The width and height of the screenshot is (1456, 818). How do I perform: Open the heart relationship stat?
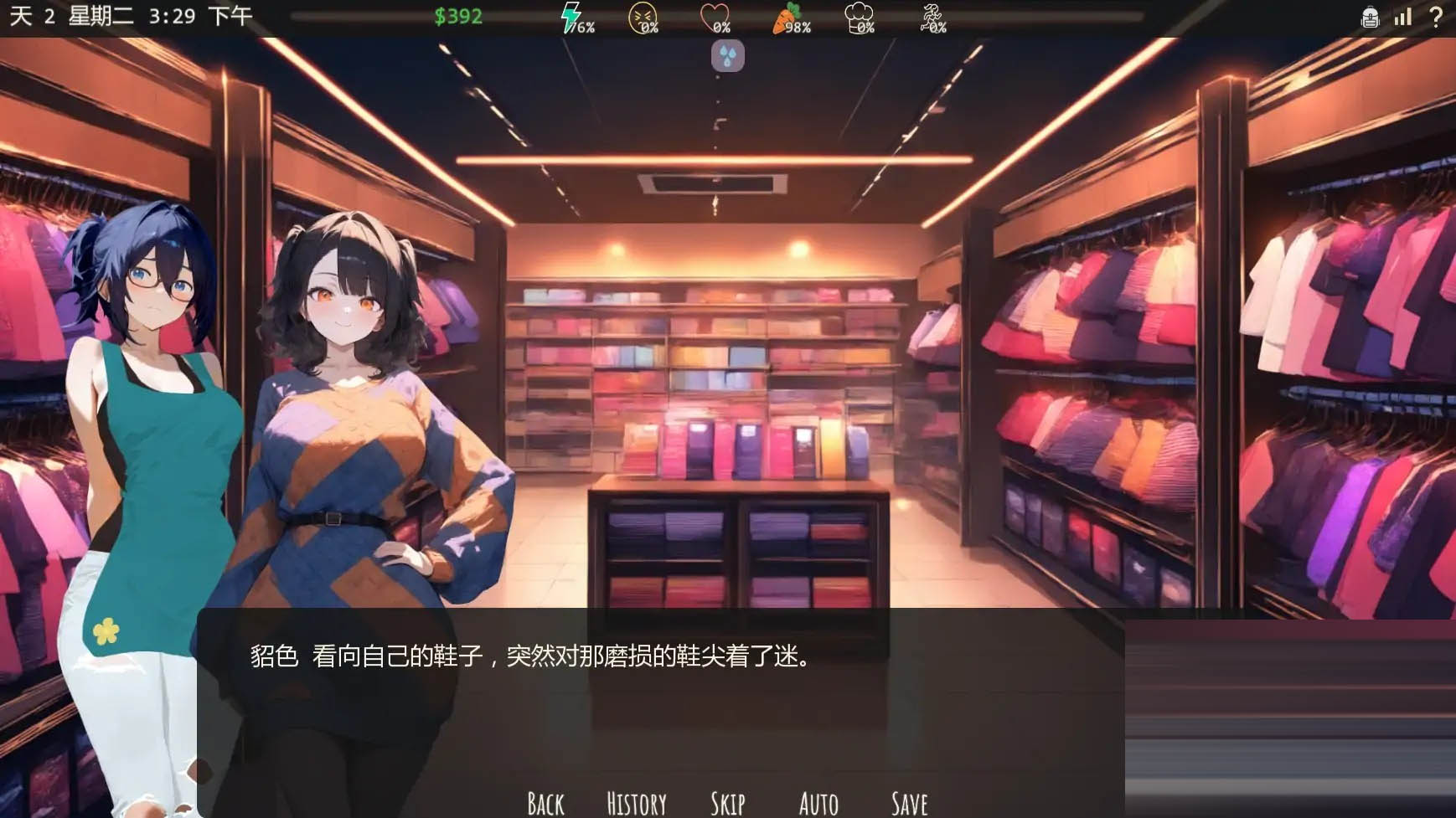point(714,17)
